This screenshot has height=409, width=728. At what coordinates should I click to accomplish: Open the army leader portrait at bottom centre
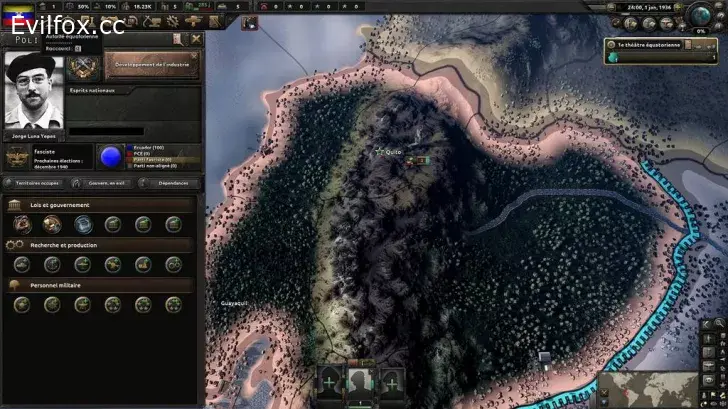click(360, 381)
